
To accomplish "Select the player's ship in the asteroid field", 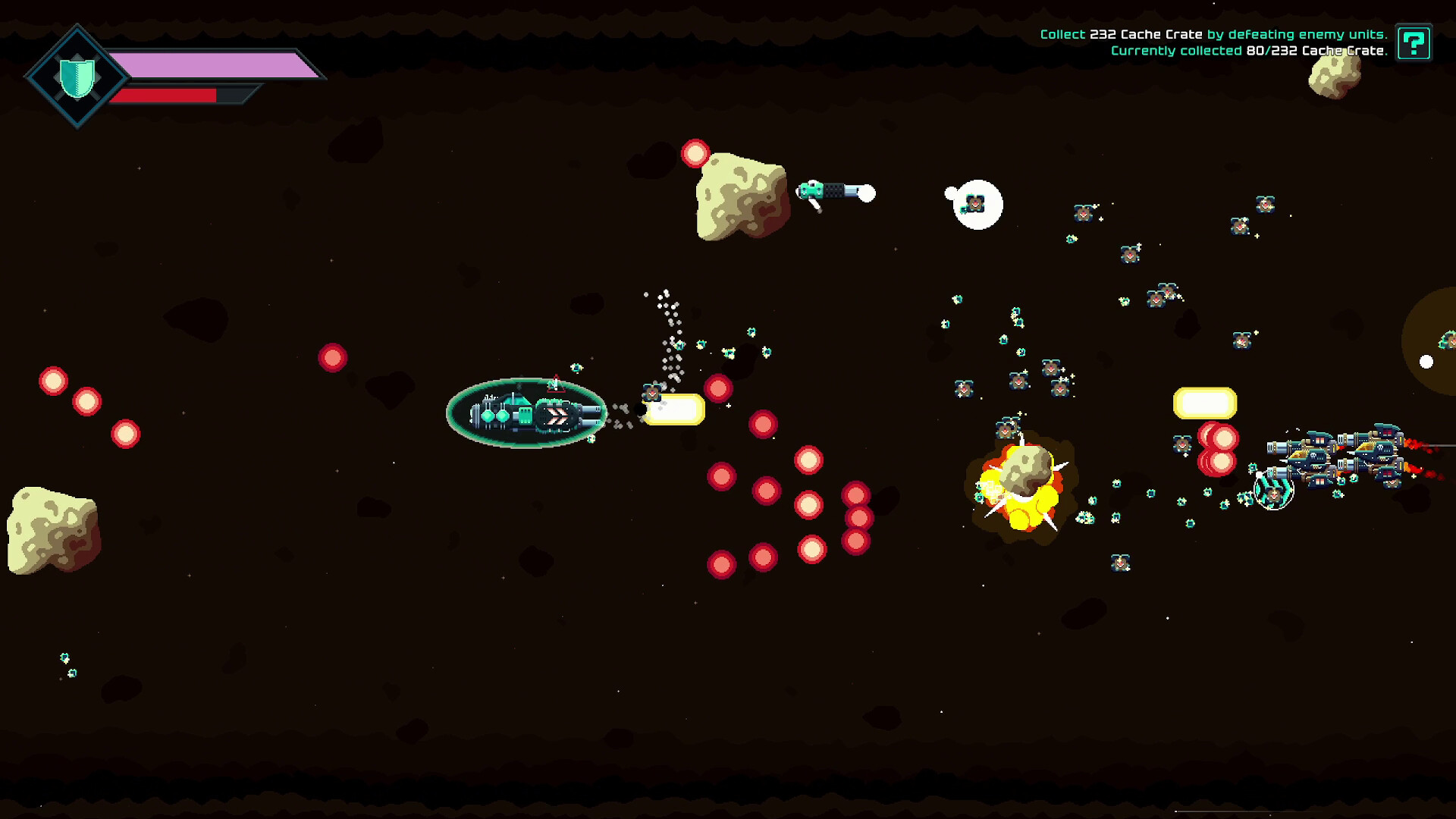I will point(526,413).
